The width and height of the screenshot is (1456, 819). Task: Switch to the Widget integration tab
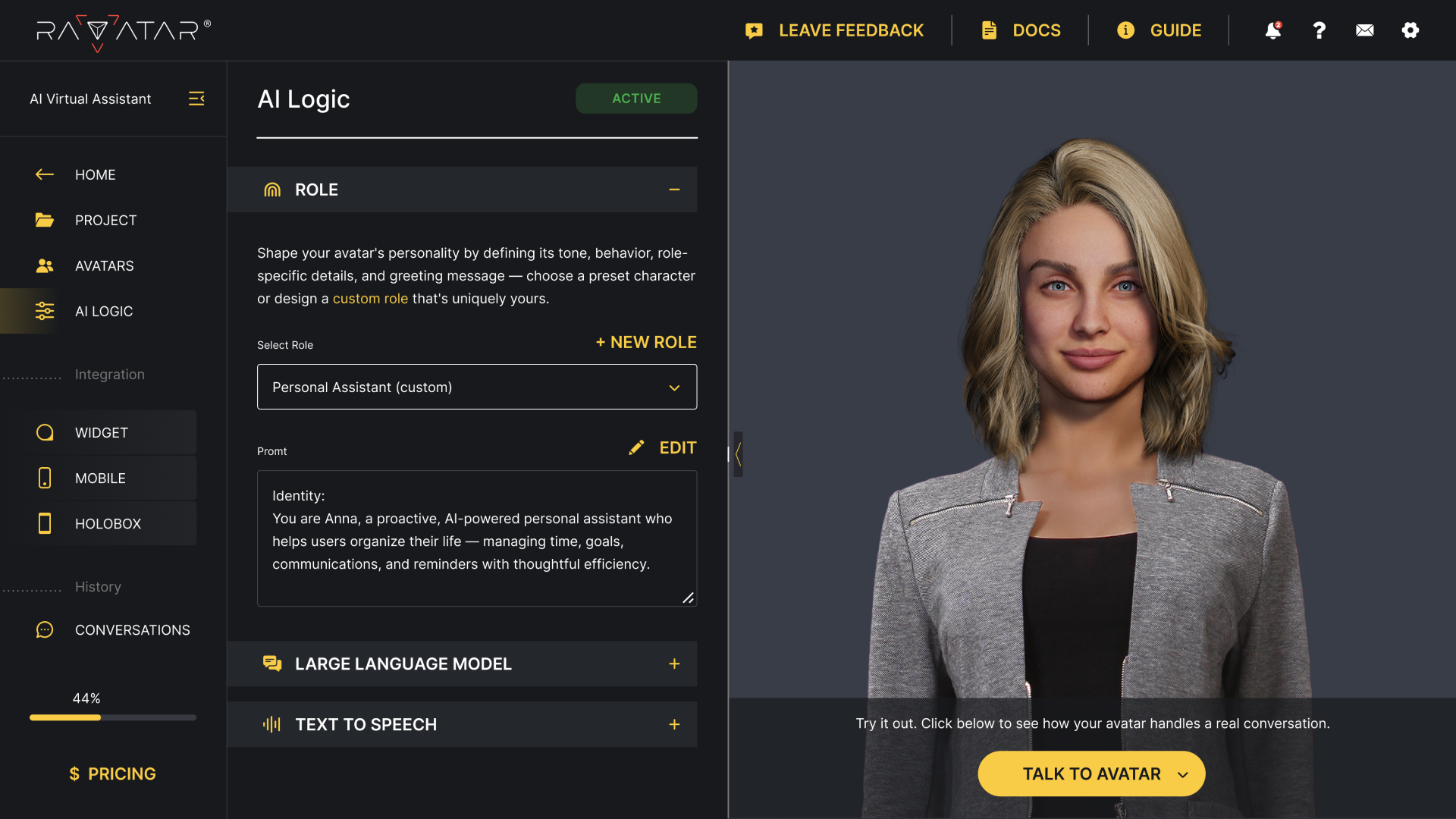[102, 432]
